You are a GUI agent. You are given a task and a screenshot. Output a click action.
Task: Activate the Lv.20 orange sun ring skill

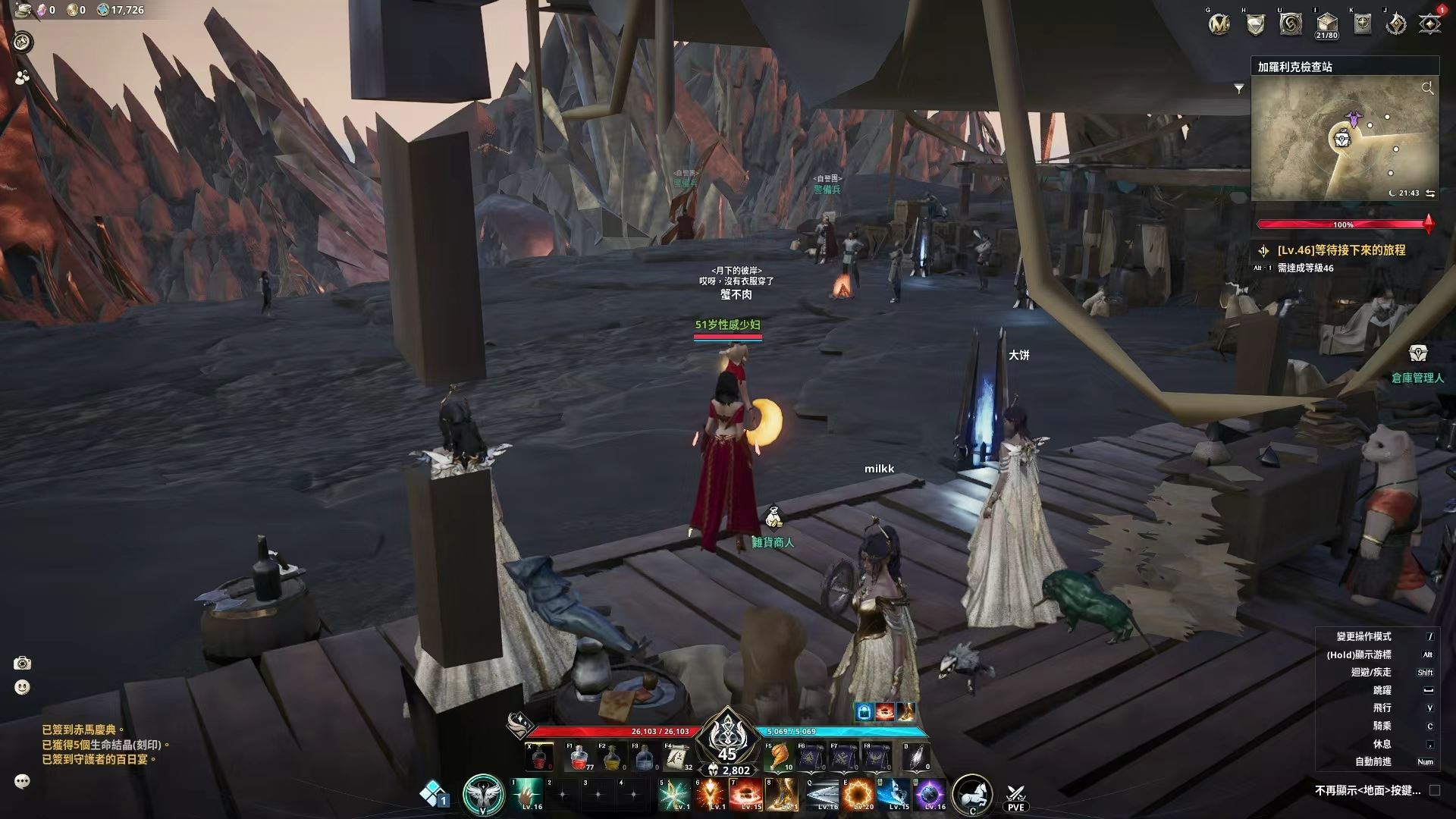point(858,795)
